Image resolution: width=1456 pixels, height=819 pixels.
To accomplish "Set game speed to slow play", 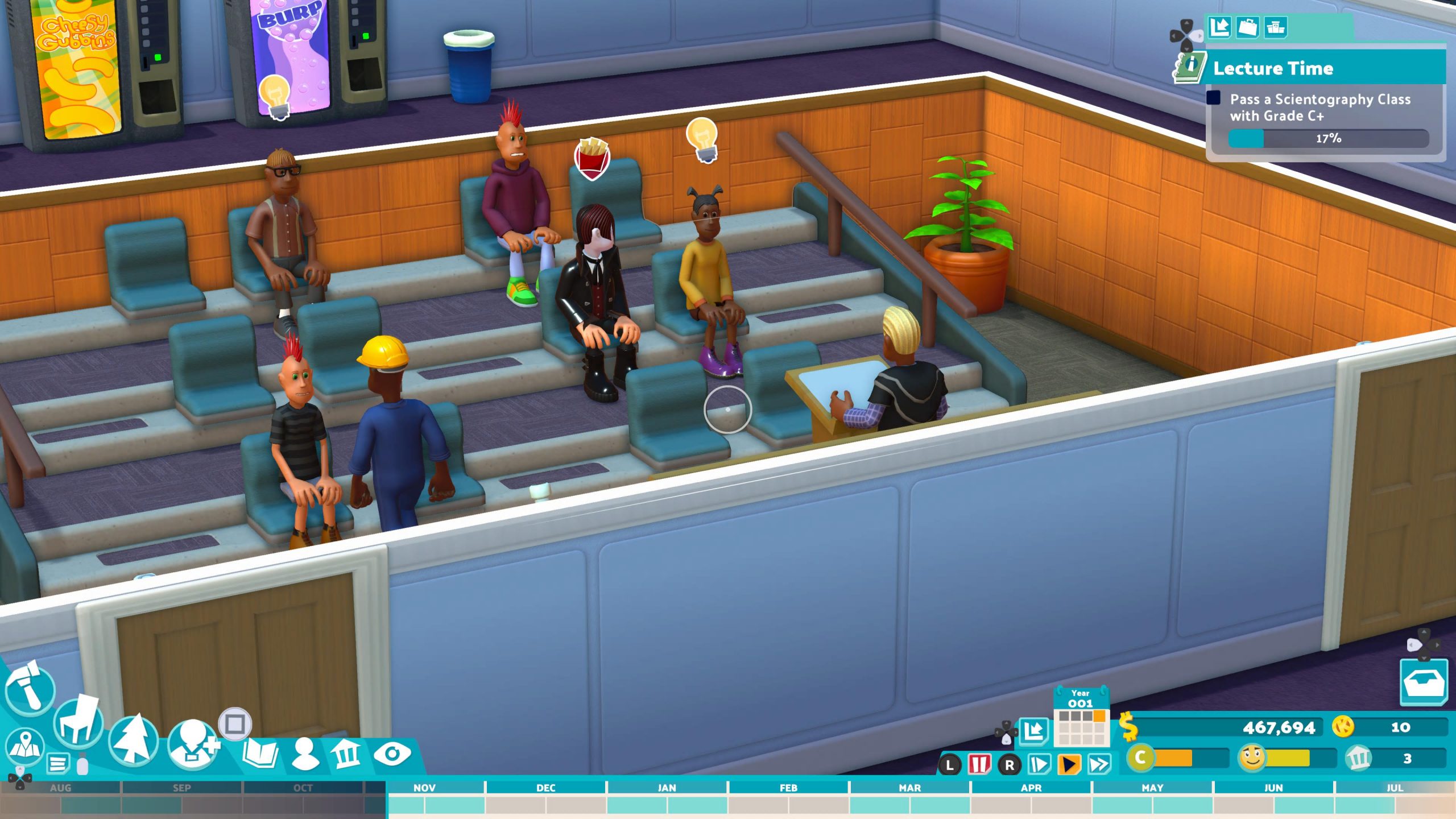I will click(1039, 764).
